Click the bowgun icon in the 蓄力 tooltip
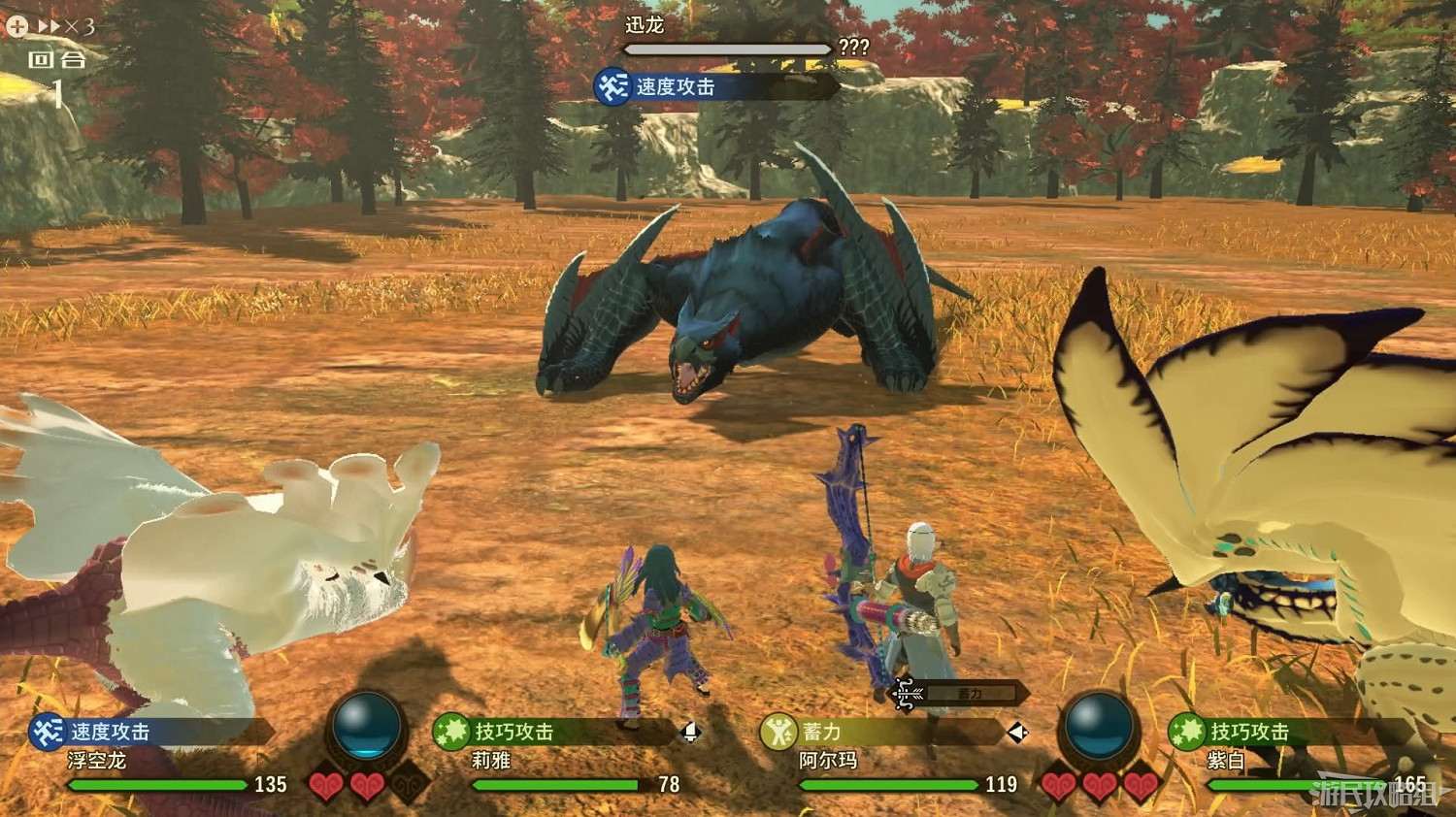 (x=906, y=696)
